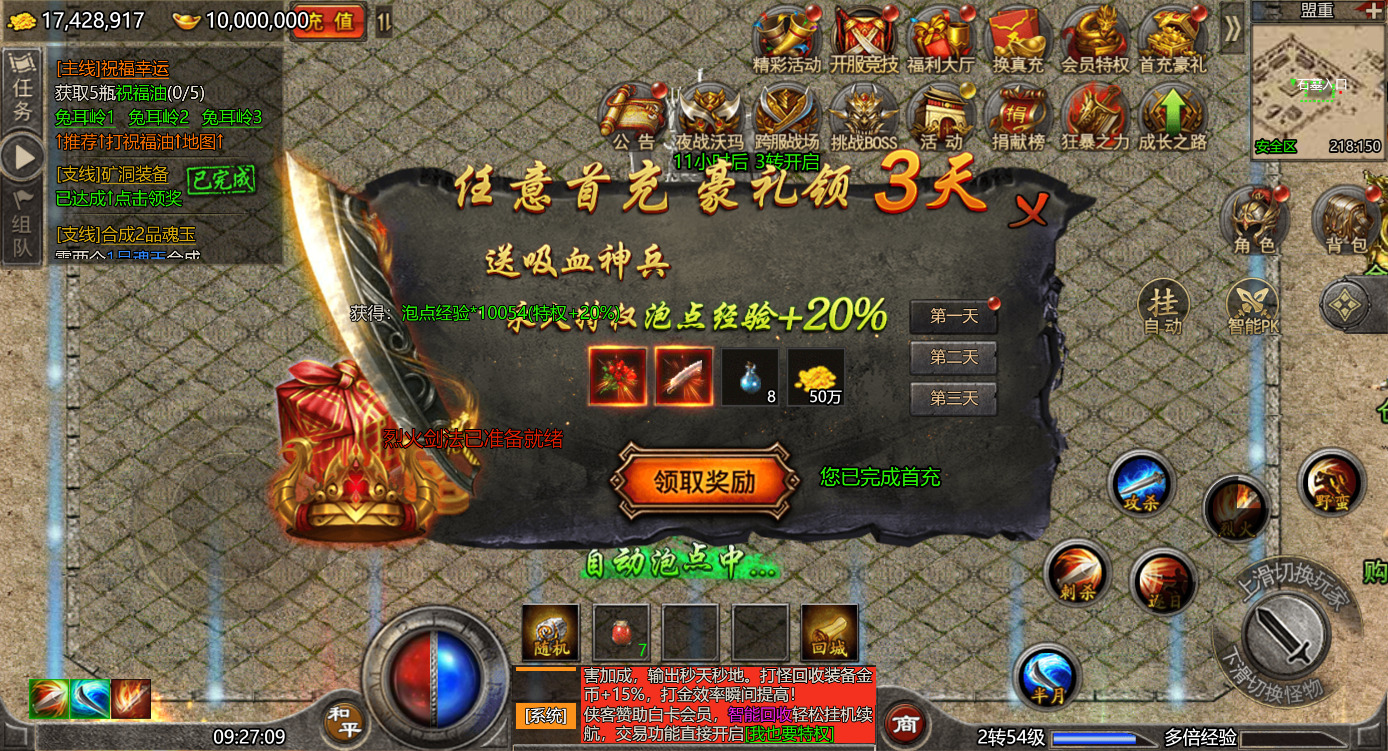Select the 会员特权 VIP privilege icon
This screenshot has width=1388, height=751.
[1097, 35]
